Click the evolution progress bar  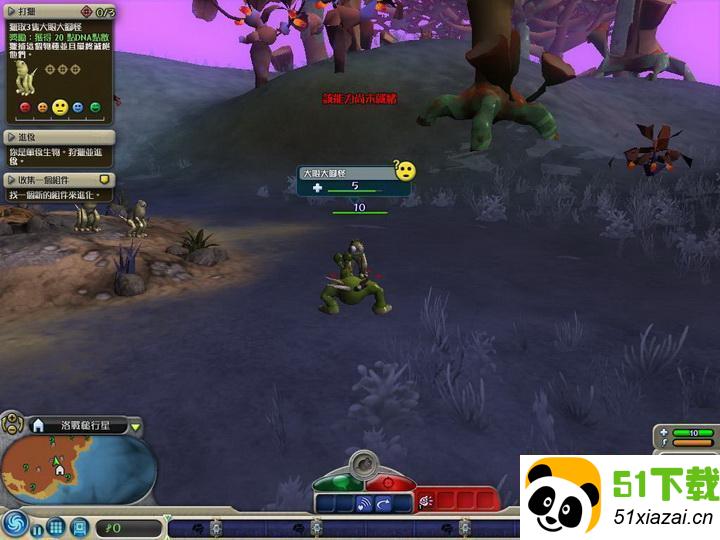tap(340, 527)
